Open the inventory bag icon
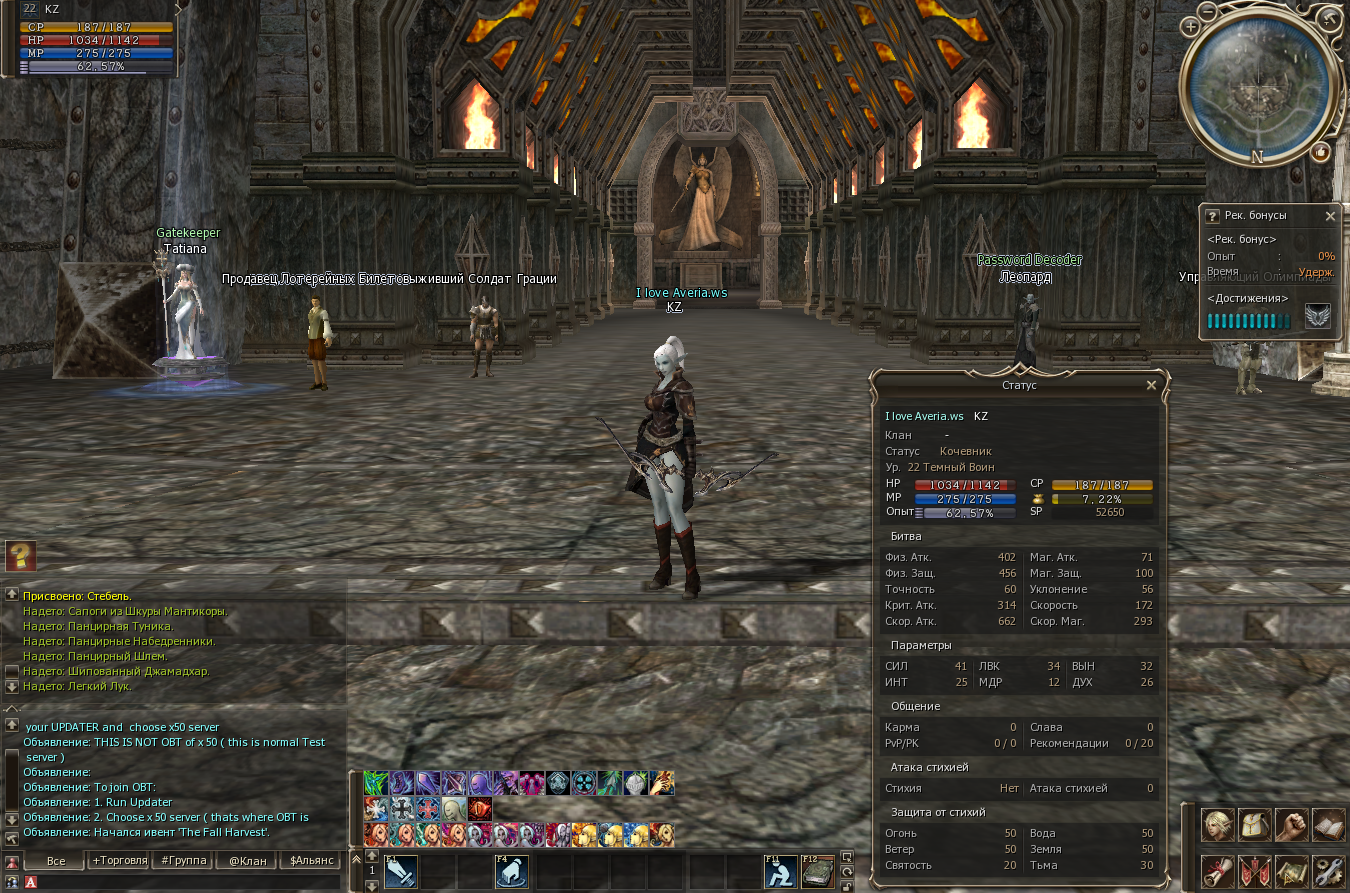1350x893 pixels. tap(1254, 824)
